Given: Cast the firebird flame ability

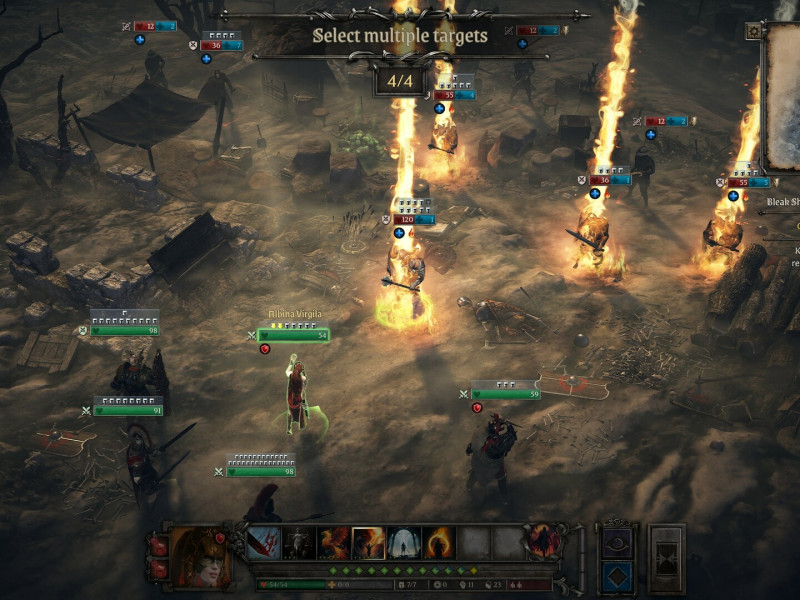Looking at the screenshot, I should pyautogui.click(x=334, y=543).
